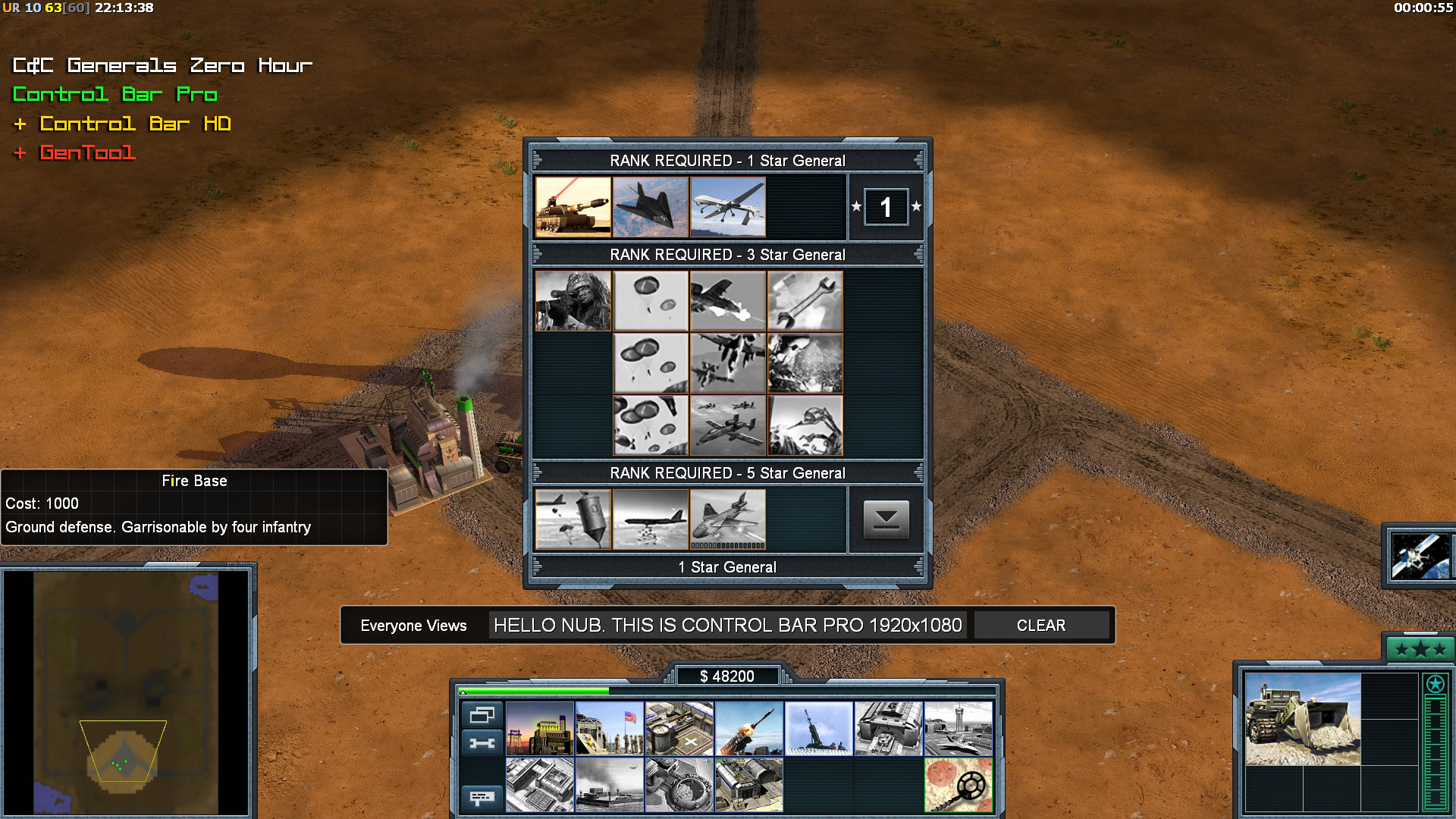This screenshot has width=1456, height=819.
Task: Build the Fire Base defense
Action: click(819, 729)
